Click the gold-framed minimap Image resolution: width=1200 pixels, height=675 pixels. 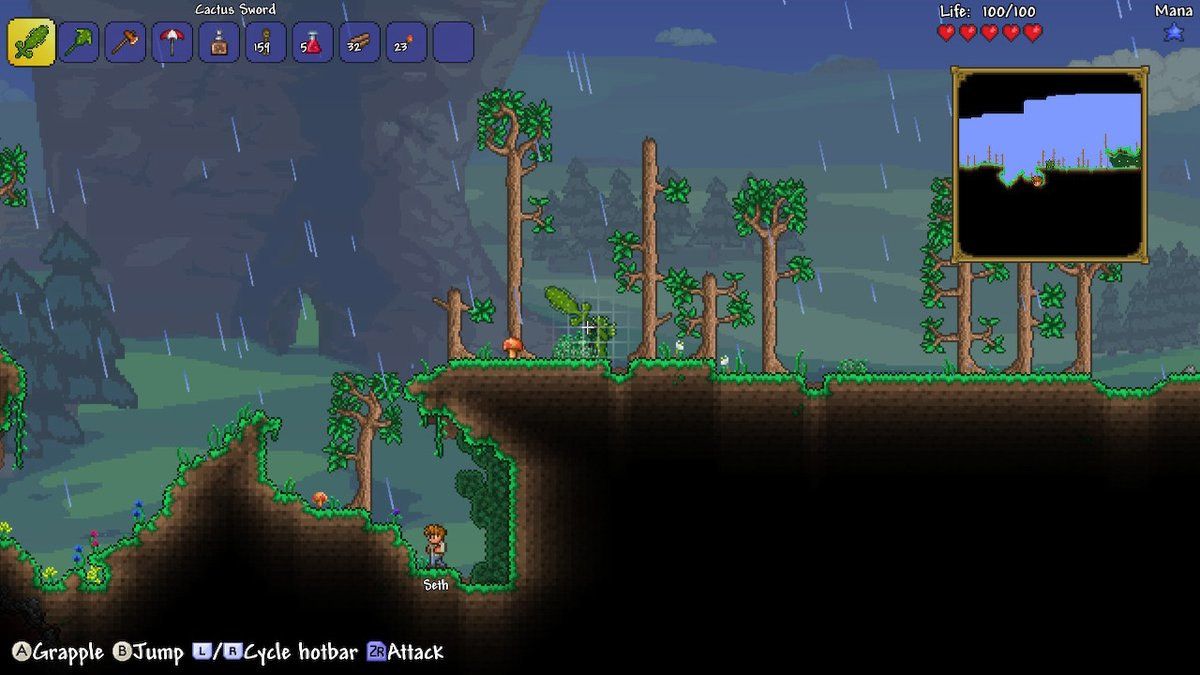[x=1049, y=164]
